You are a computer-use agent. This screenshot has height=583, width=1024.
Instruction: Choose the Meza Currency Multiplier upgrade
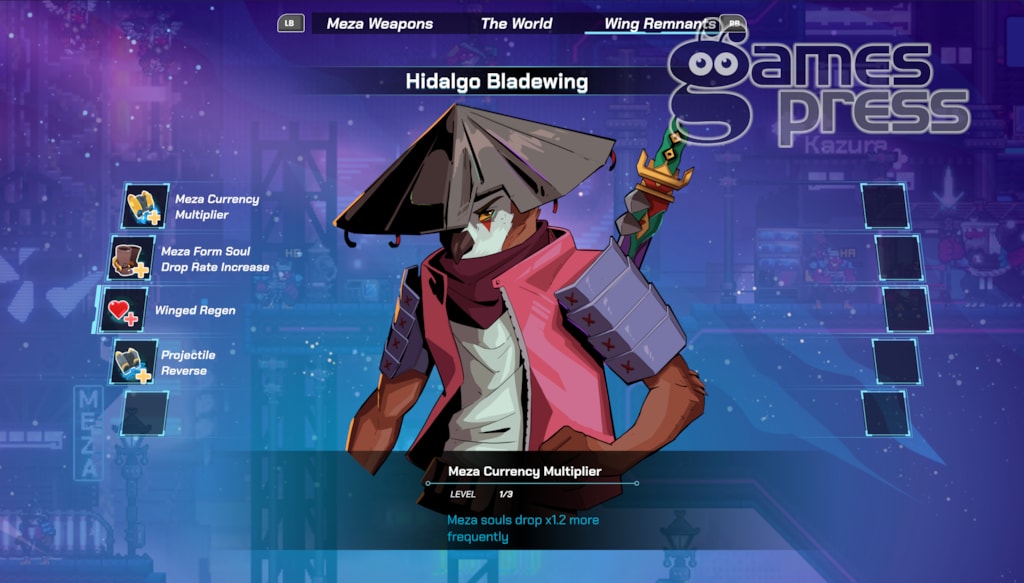146,207
